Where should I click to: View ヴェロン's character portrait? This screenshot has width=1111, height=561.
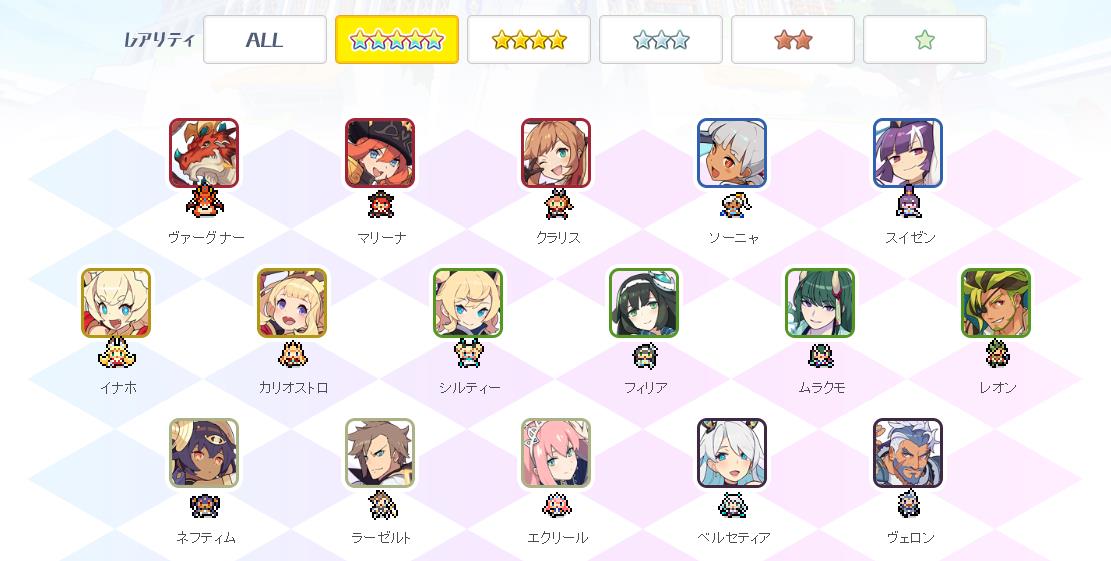908,453
